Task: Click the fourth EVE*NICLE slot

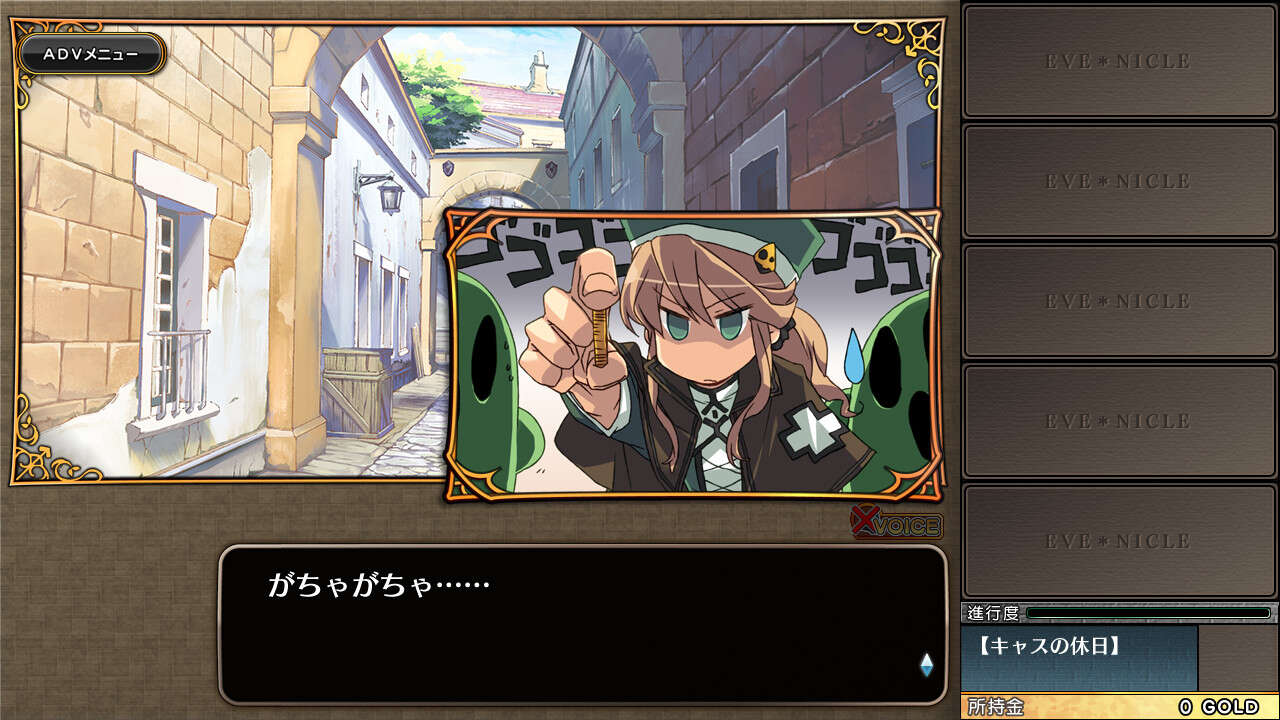Action: pos(1118,420)
